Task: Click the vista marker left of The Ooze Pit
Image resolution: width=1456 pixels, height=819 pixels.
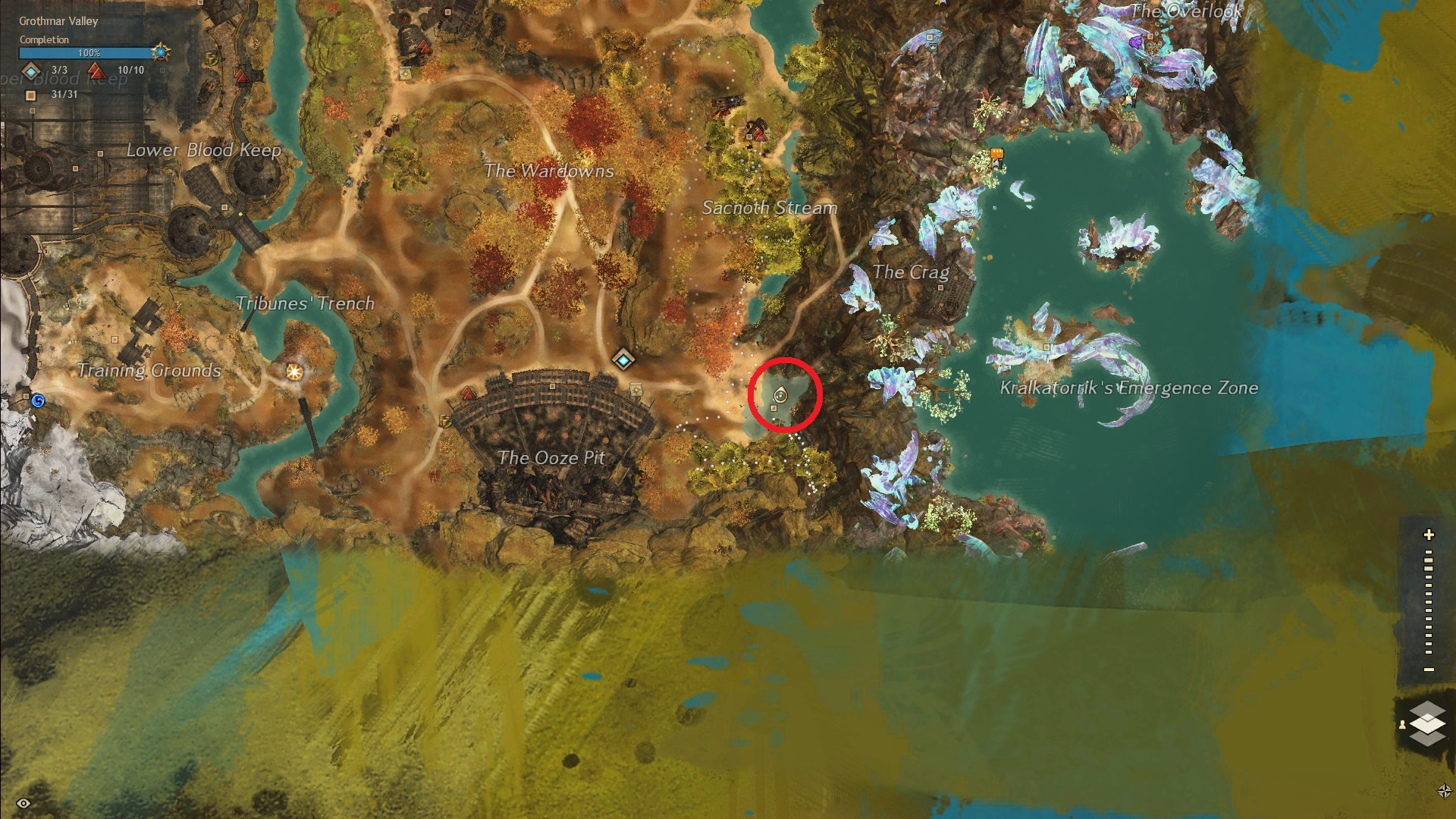Action: coord(468,394)
